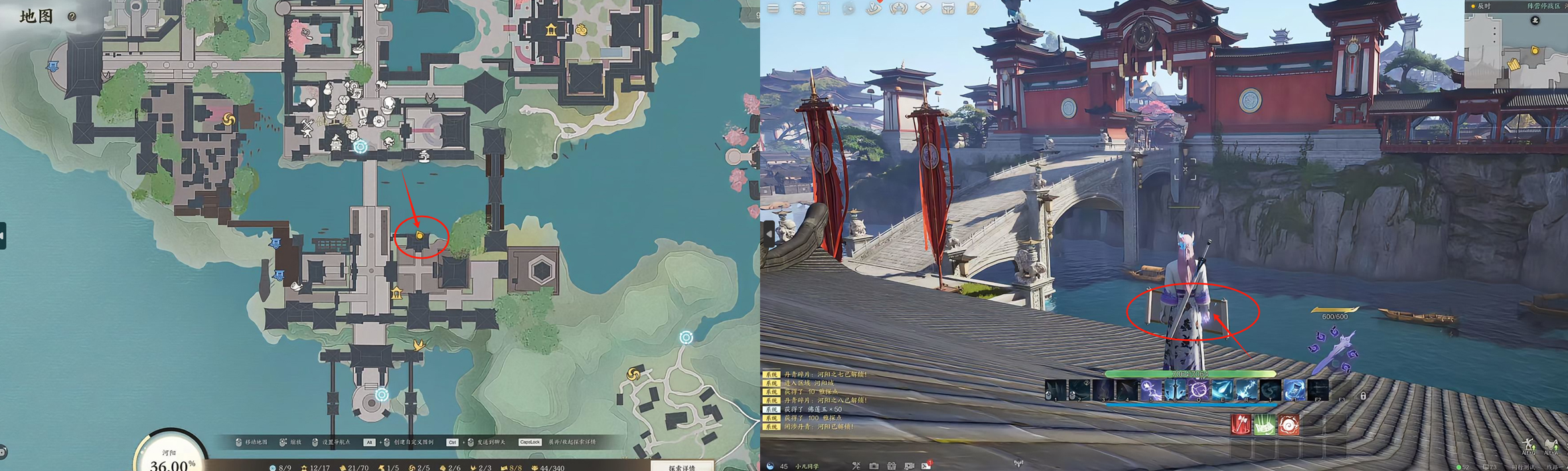Open the checkmark fan quest icon
1568x471 pixels.
[923, 9]
